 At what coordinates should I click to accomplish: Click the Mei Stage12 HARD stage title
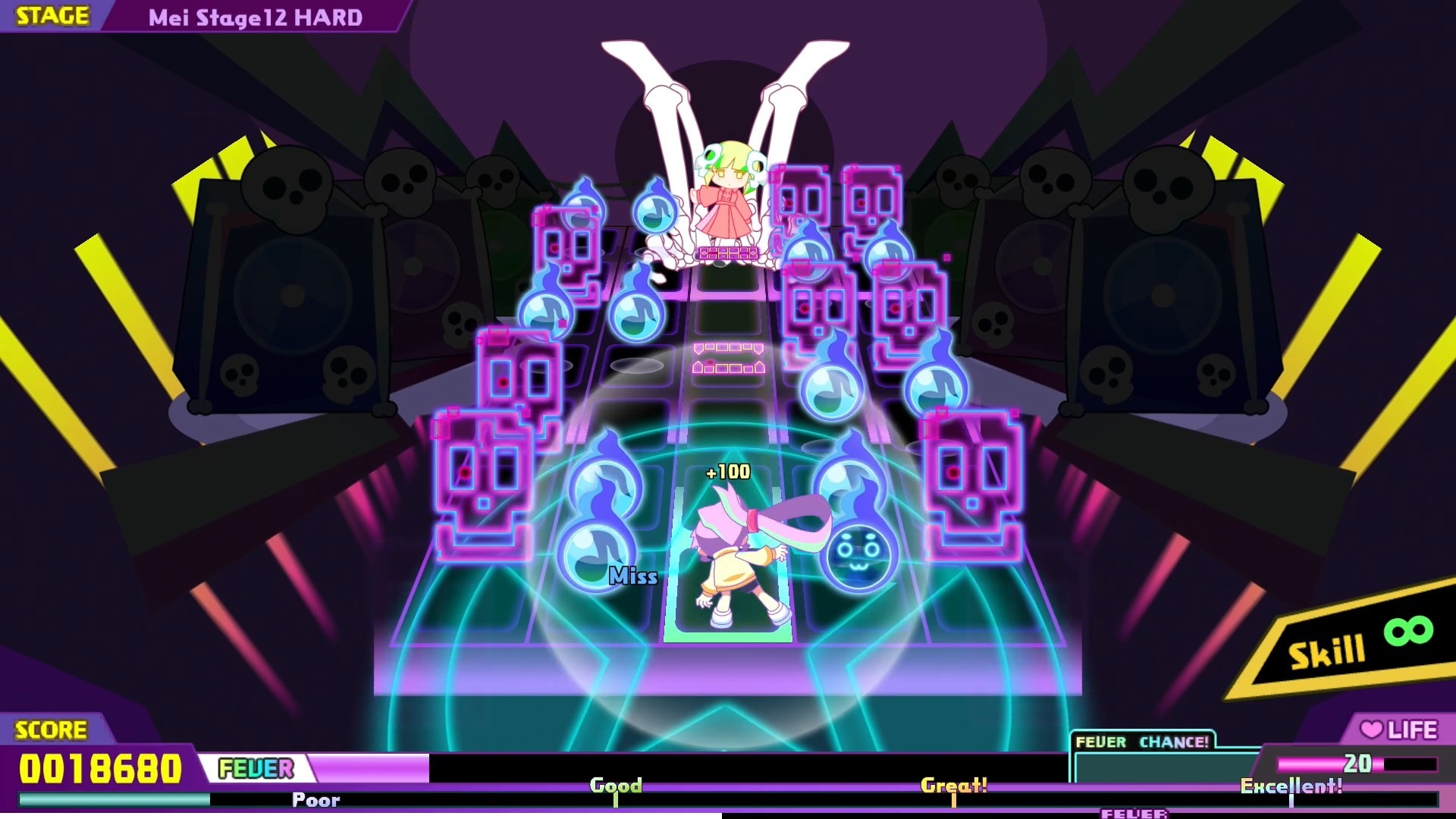pos(250,15)
